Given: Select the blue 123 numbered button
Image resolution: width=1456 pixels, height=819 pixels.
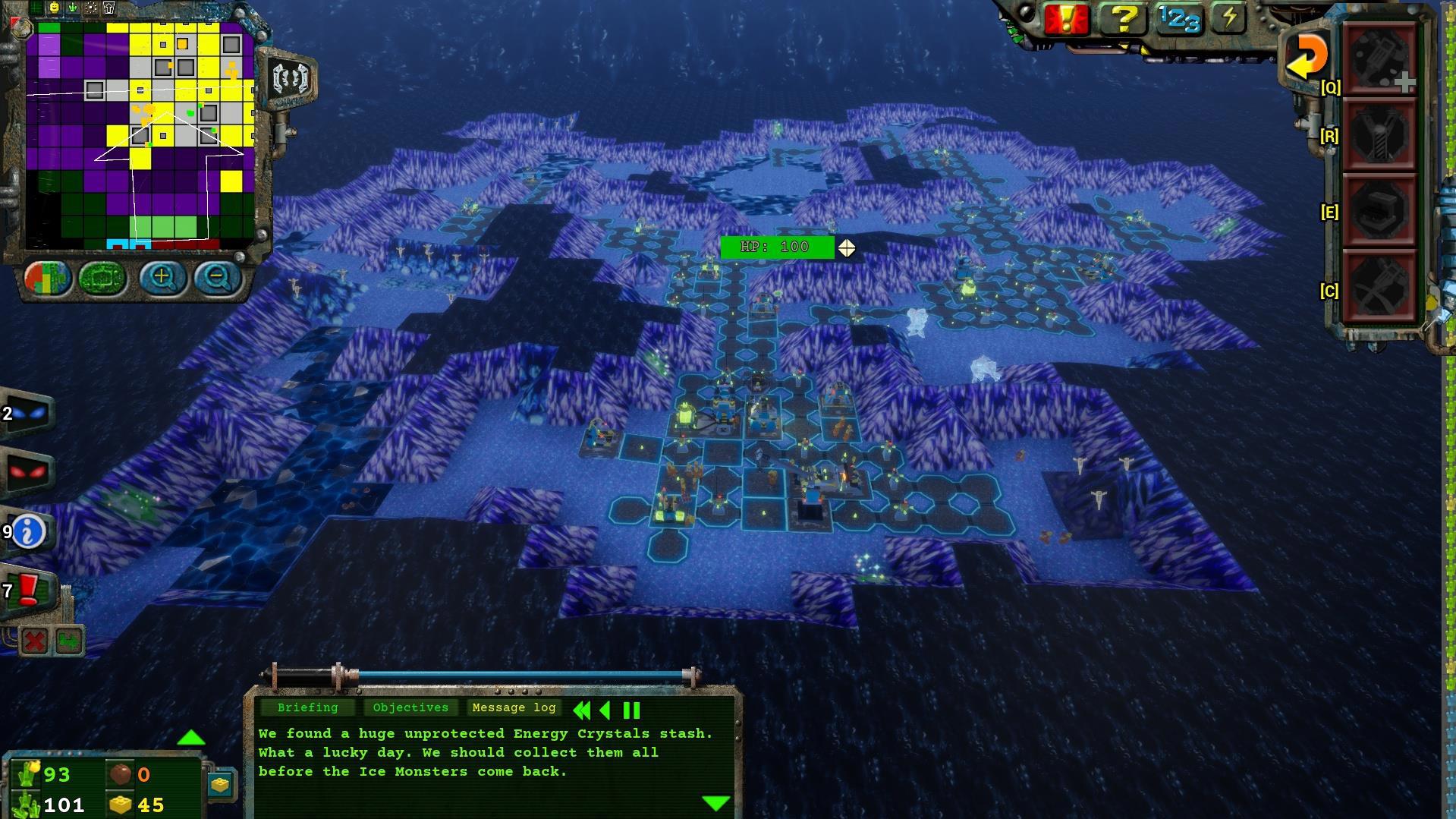Looking at the screenshot, I should coord(1178,19).
